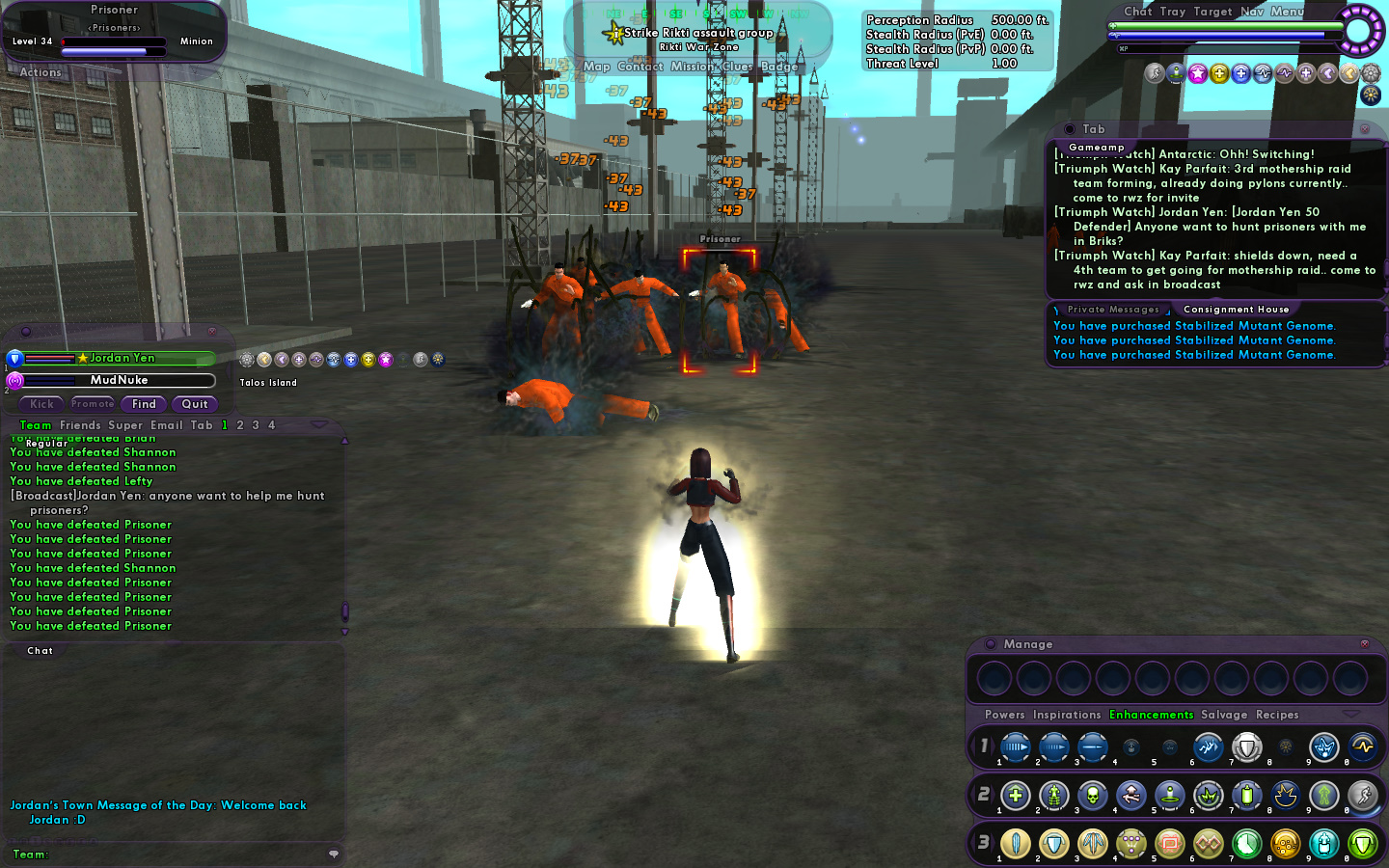1389x868 pixels.
Task: Open the Email tab
Action: click(166, 425)
